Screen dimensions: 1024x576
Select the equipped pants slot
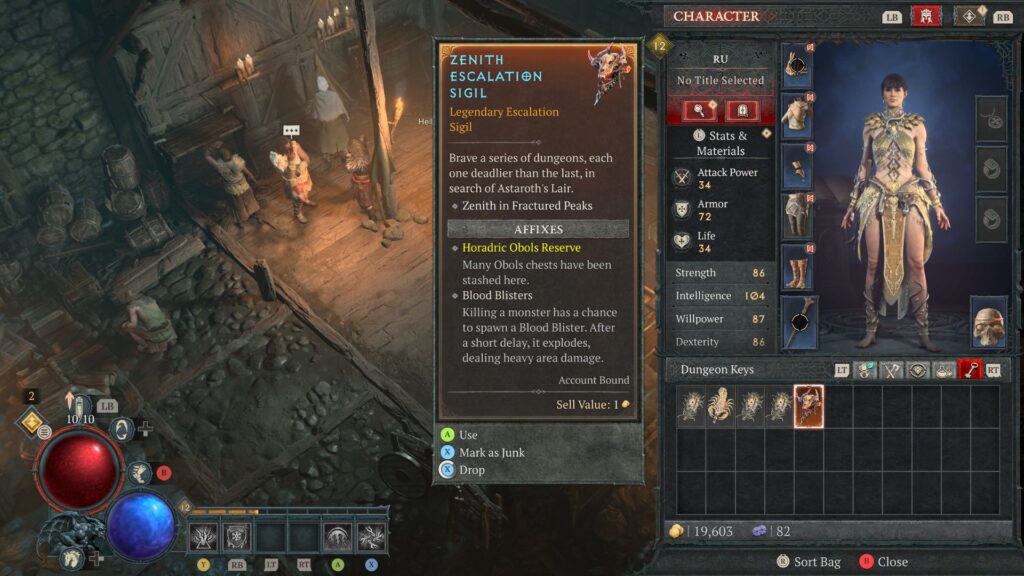pyautogui.click(x=797, y=217)
